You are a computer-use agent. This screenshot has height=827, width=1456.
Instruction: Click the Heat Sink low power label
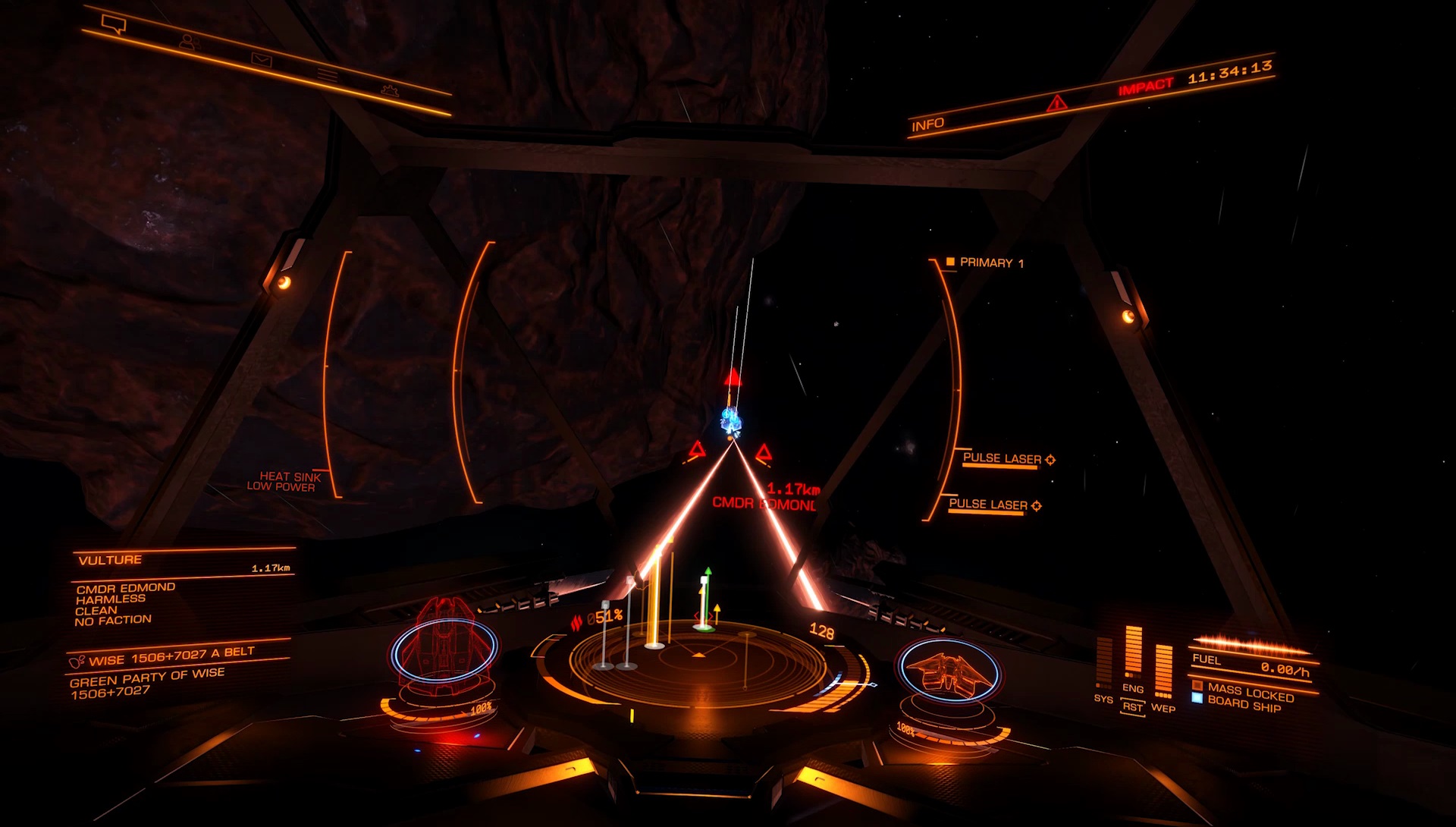click(x=284, y=481)
